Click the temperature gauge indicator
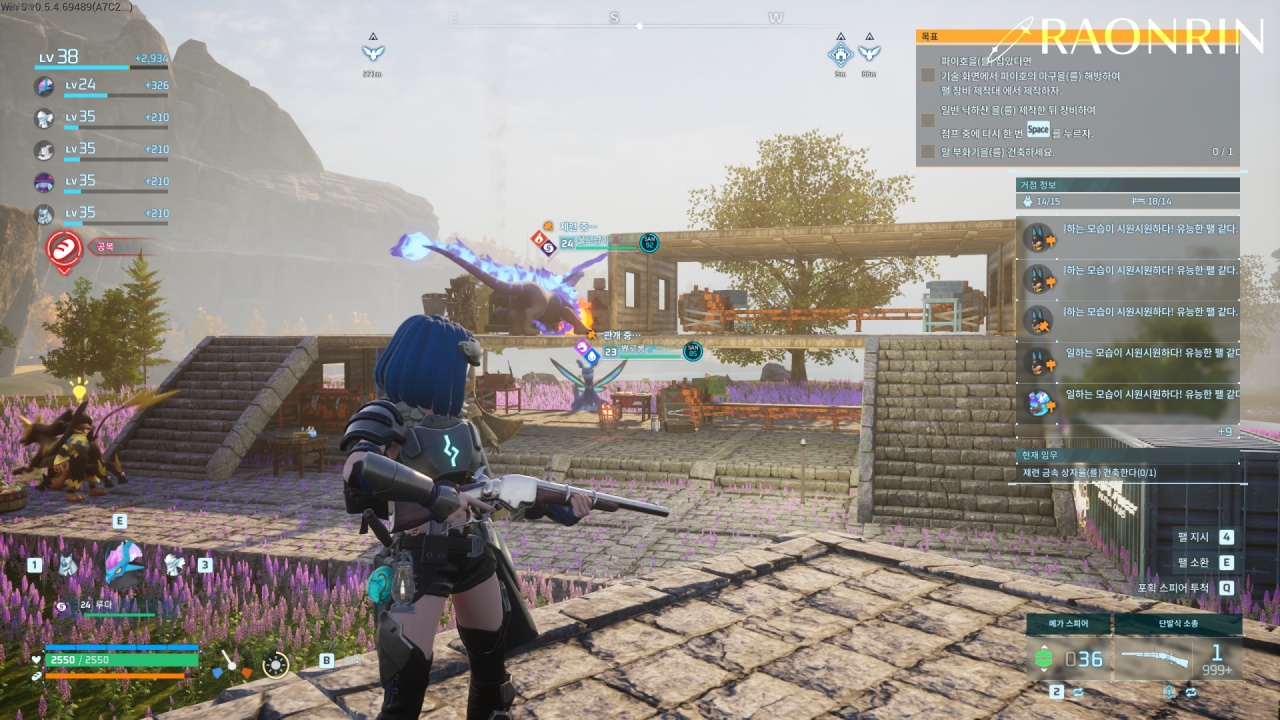Viewport: 1280px width, 720px height. click(x=230, y=662)
